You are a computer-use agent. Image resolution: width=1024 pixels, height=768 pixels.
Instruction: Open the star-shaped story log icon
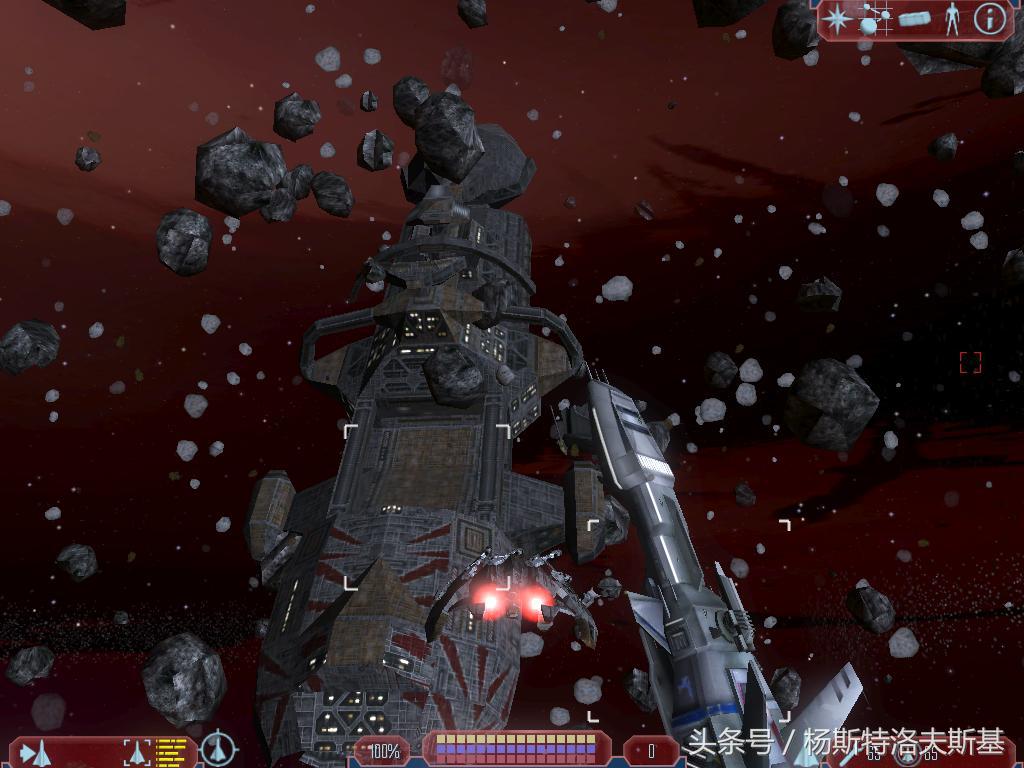[x=838, y=19]
